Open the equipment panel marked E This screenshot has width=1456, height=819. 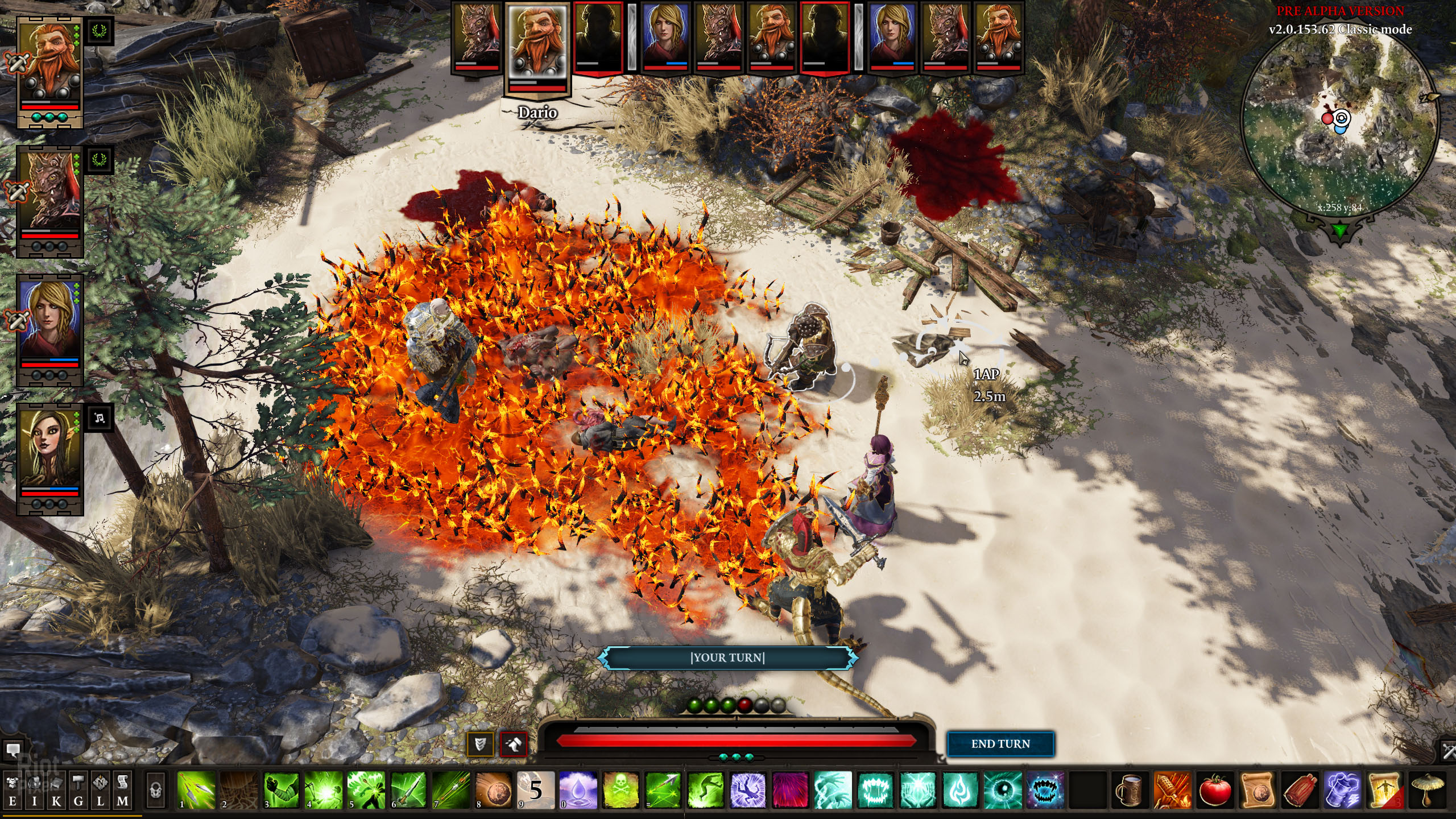[13, 791]
